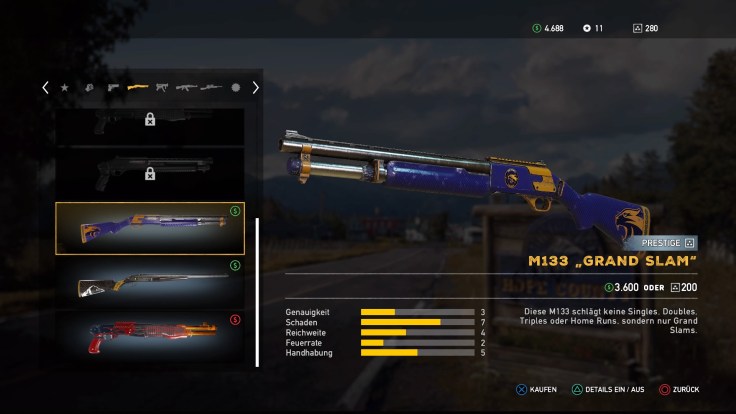Switch to the favorites star tab

[x=65, y=88]
